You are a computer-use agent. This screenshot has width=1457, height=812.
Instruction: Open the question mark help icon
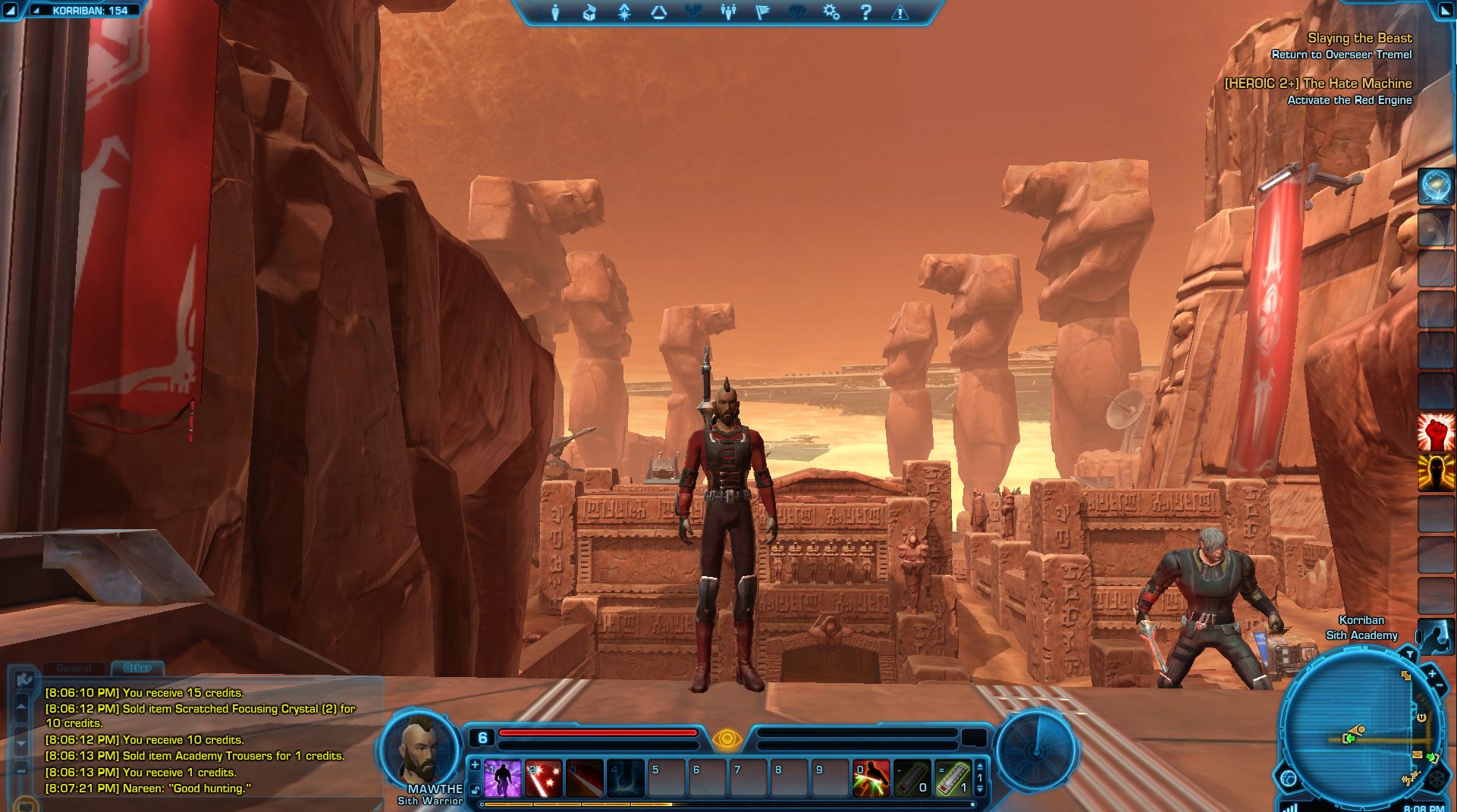coord(866,12)
